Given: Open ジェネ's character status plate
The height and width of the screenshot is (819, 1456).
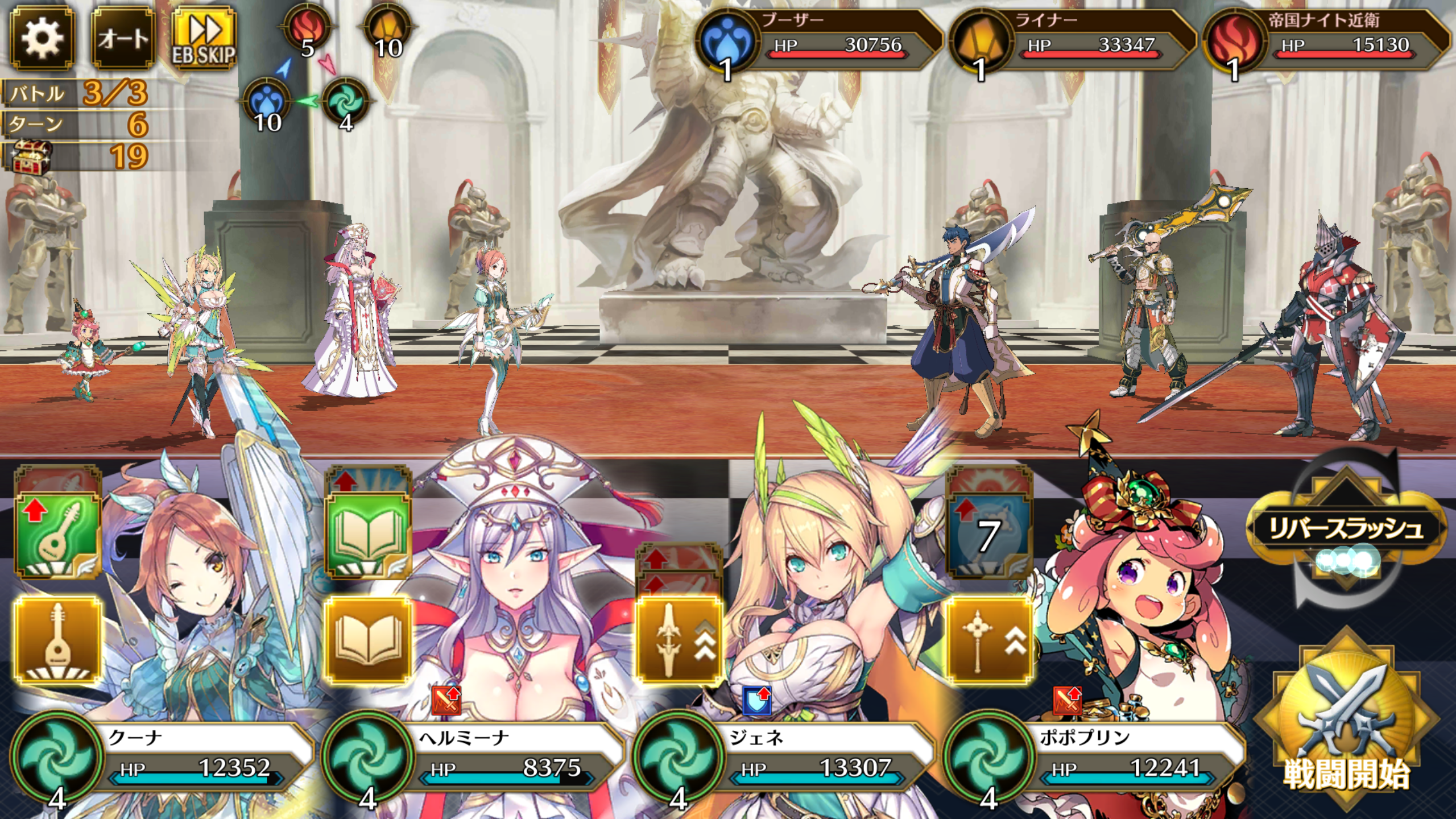Looking at the screenshot, I should tap(786, 756).
